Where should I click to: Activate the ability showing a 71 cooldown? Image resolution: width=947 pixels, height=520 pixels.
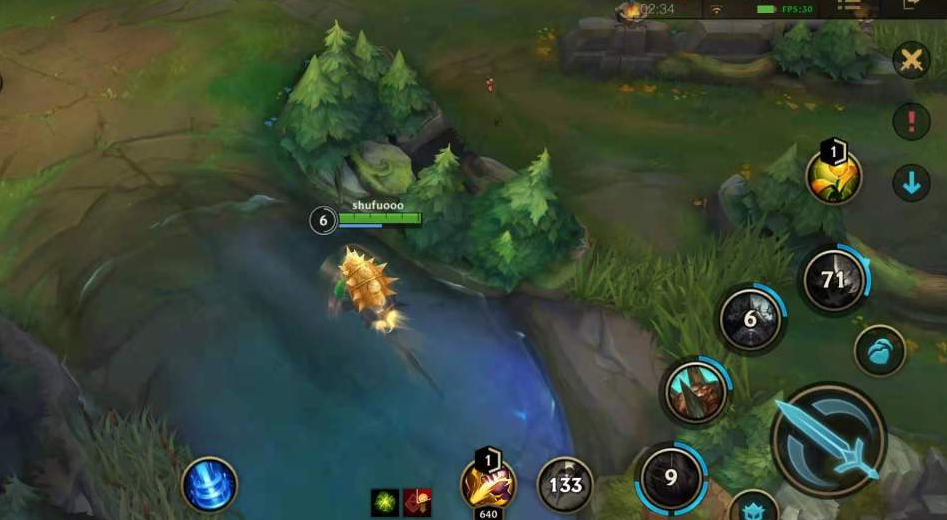tap(833, 280)
